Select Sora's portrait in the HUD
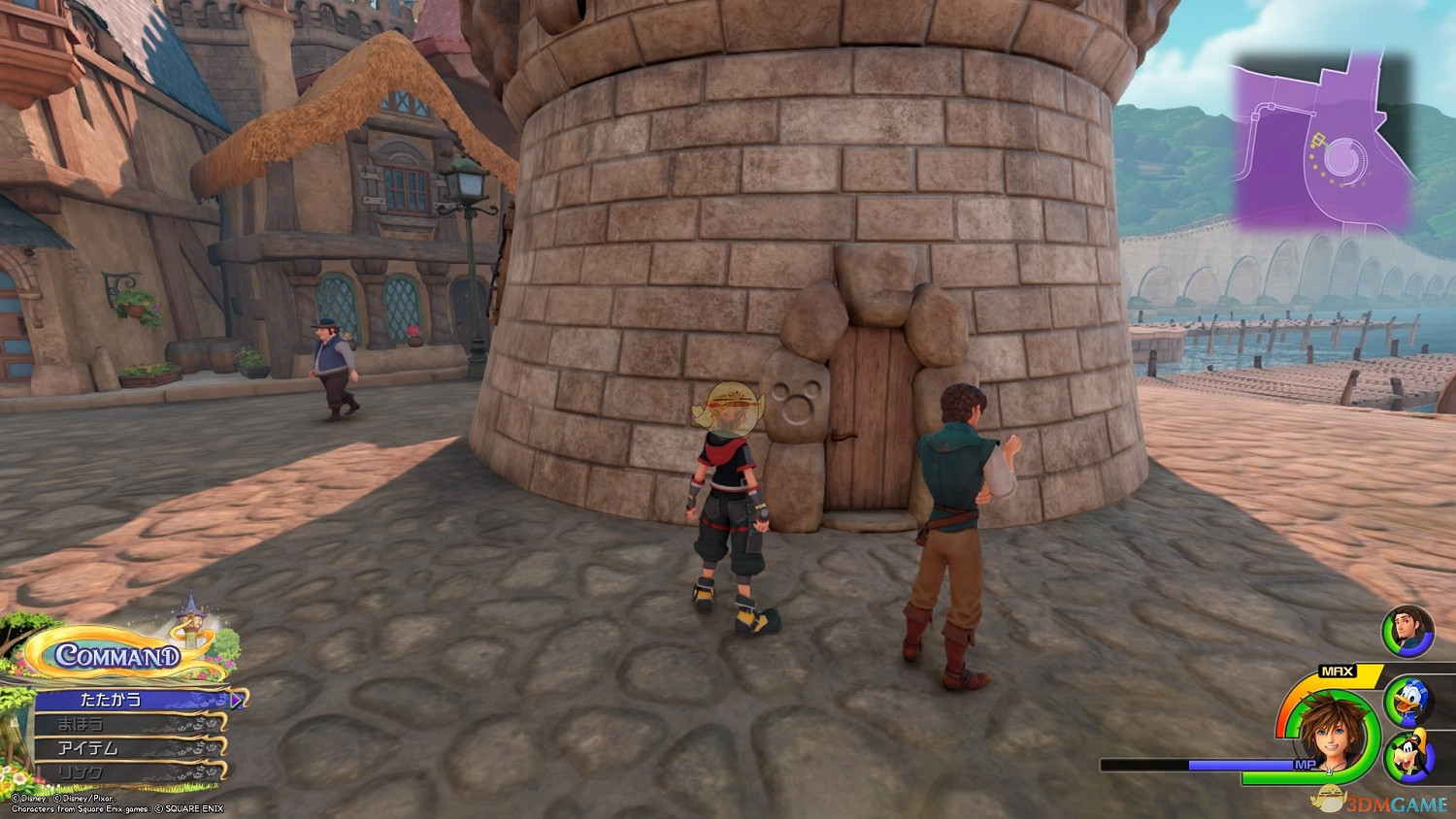The width and height of the screenshot is (1456, 819). coord(1330,735)
